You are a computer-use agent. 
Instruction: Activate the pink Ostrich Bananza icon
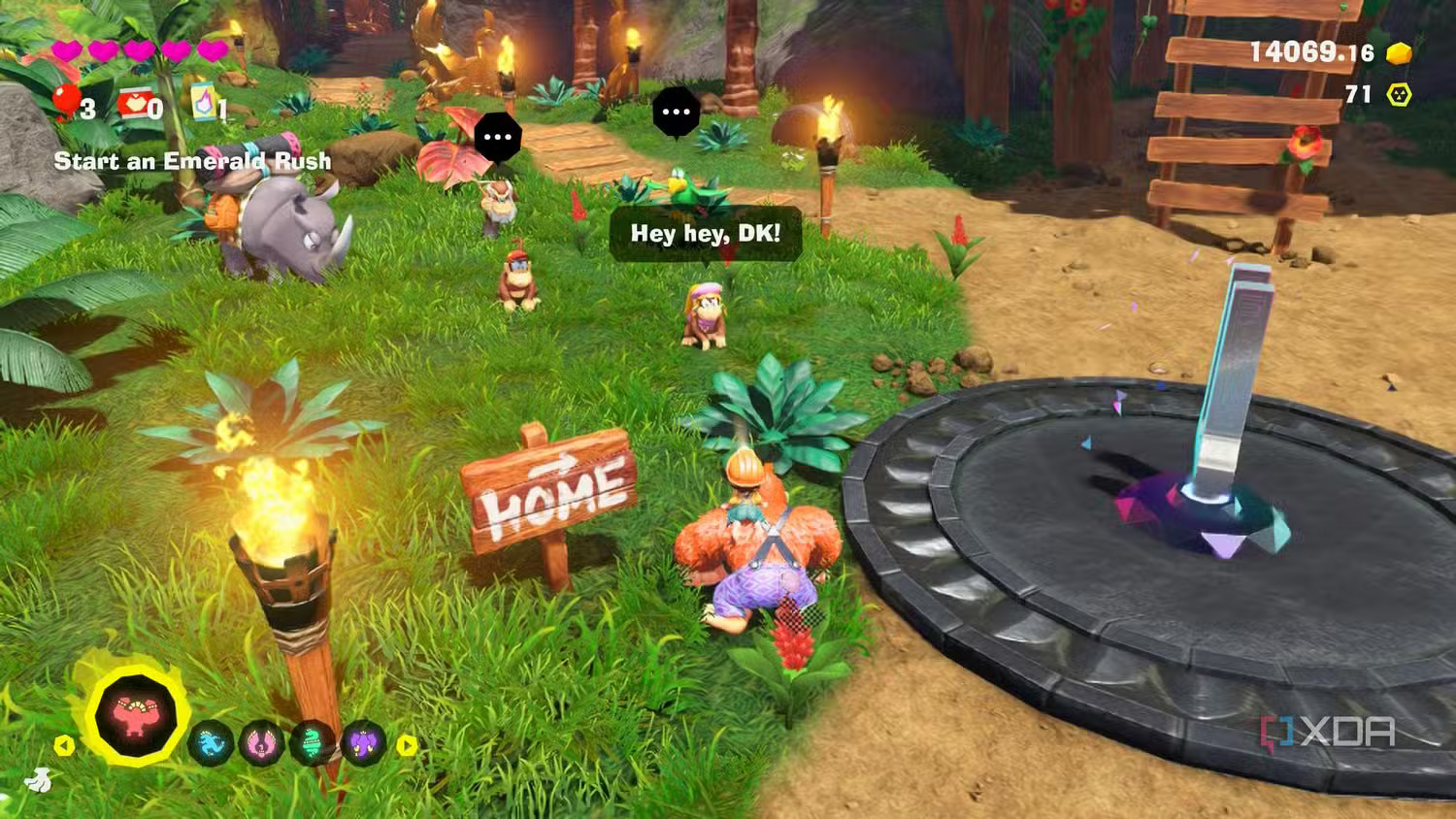261,744
